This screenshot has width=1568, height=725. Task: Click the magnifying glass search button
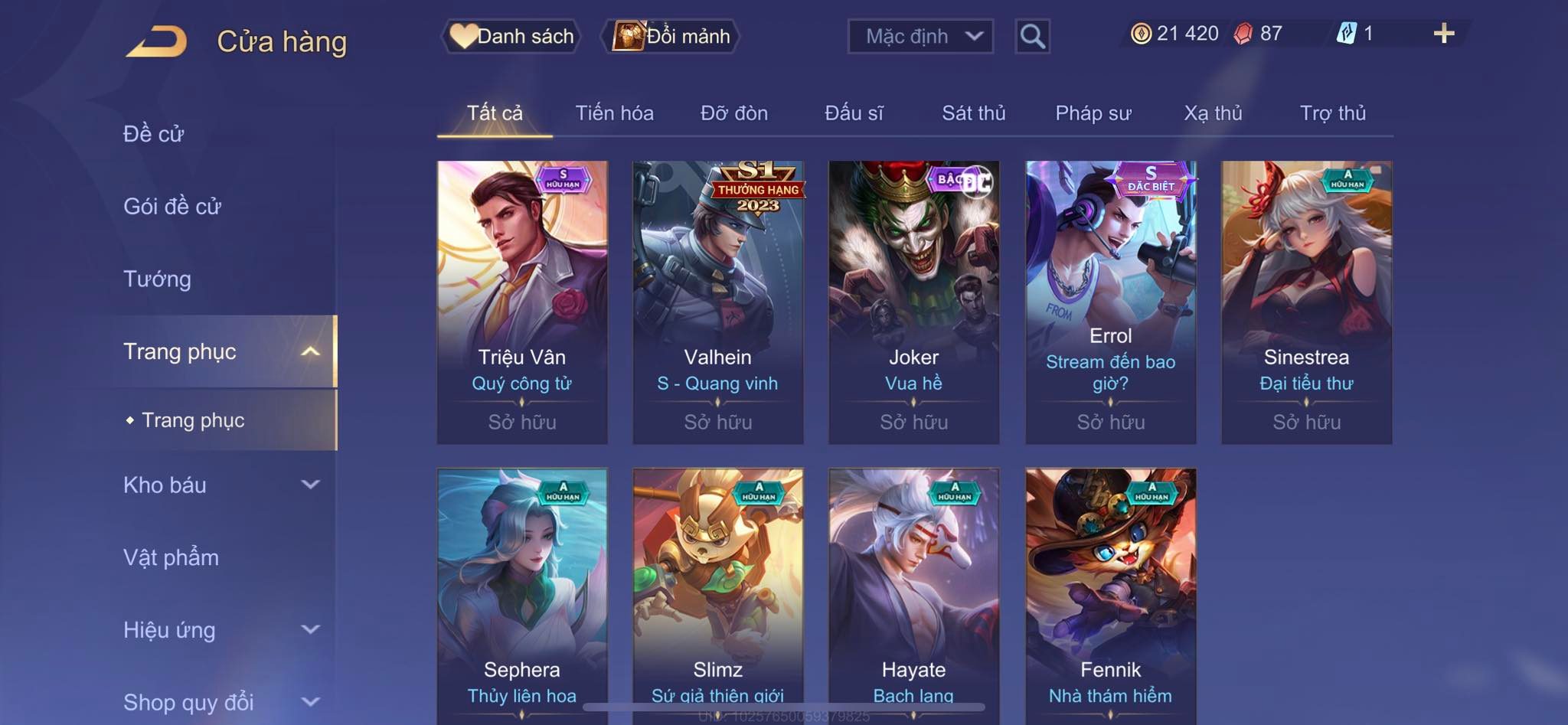1032,36
